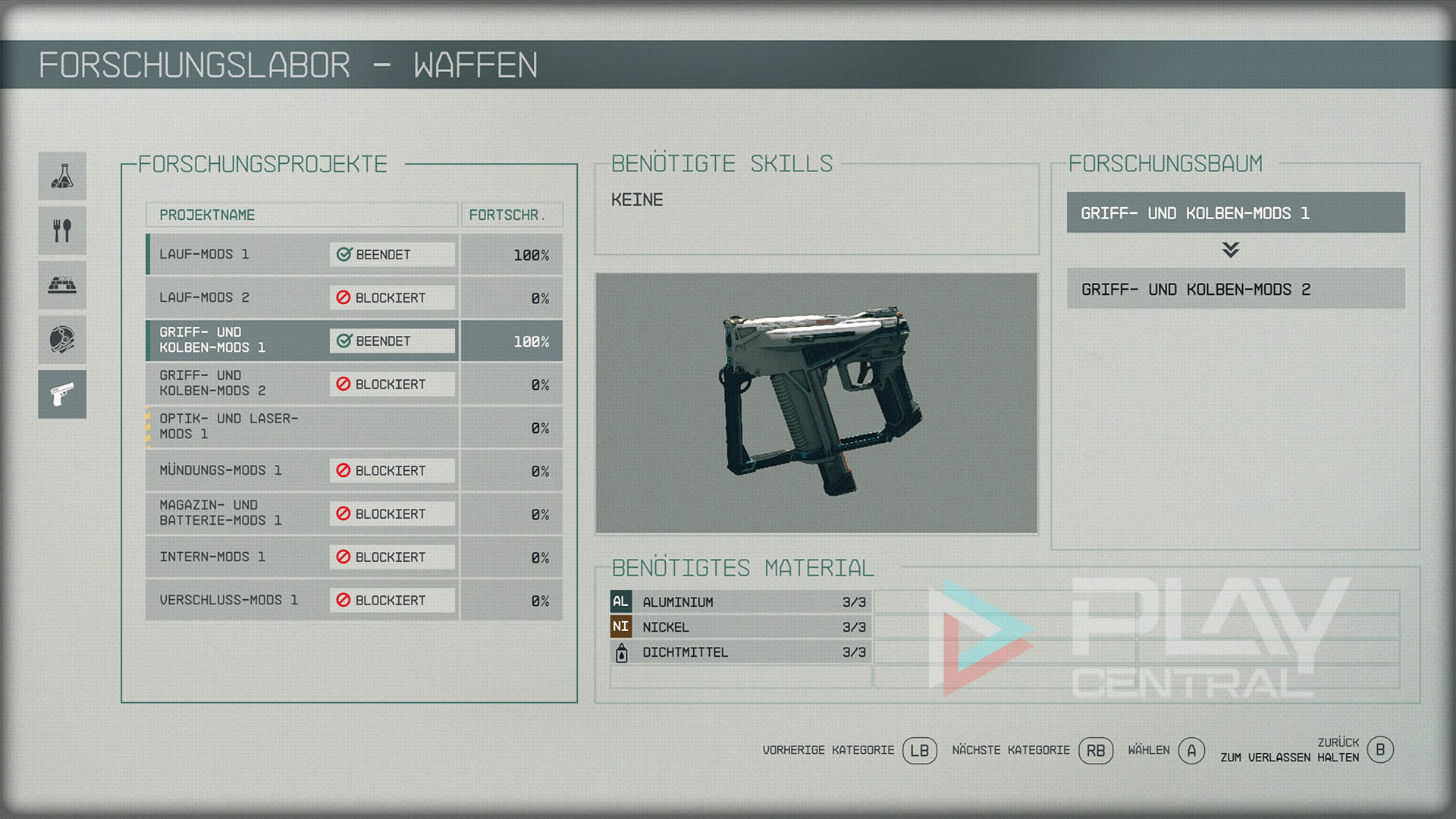
Task: Pick the Magazin- und Batterie-Mods 1 row
Action: coord(302,513)
